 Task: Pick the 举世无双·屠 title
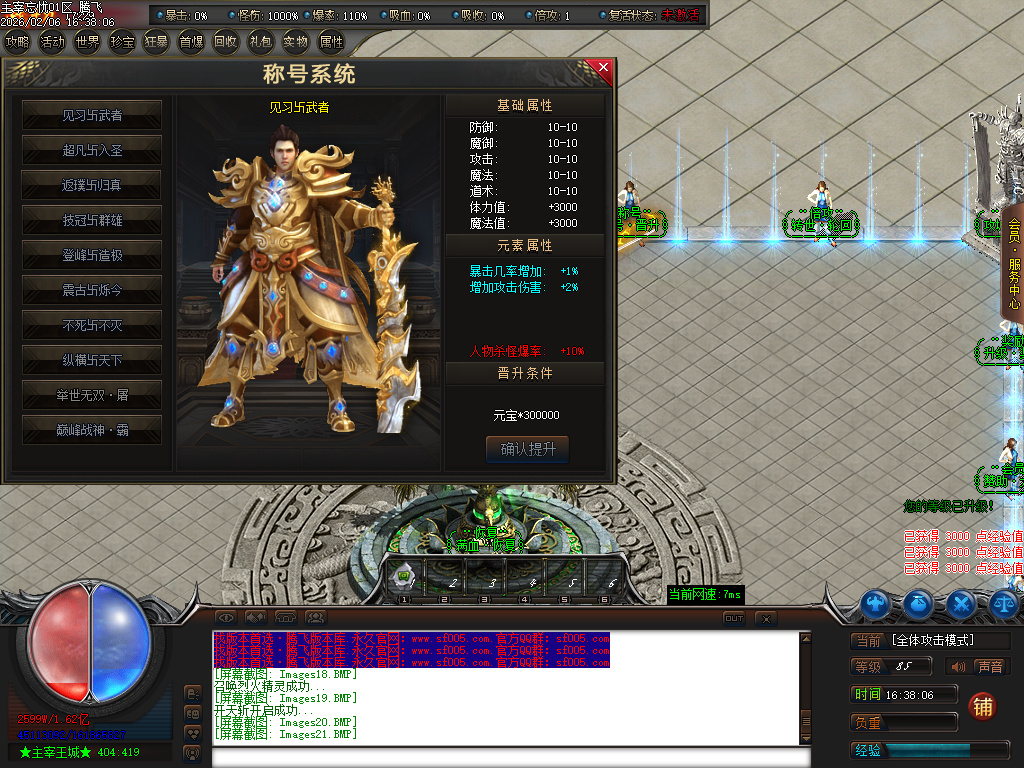point(92,395)
